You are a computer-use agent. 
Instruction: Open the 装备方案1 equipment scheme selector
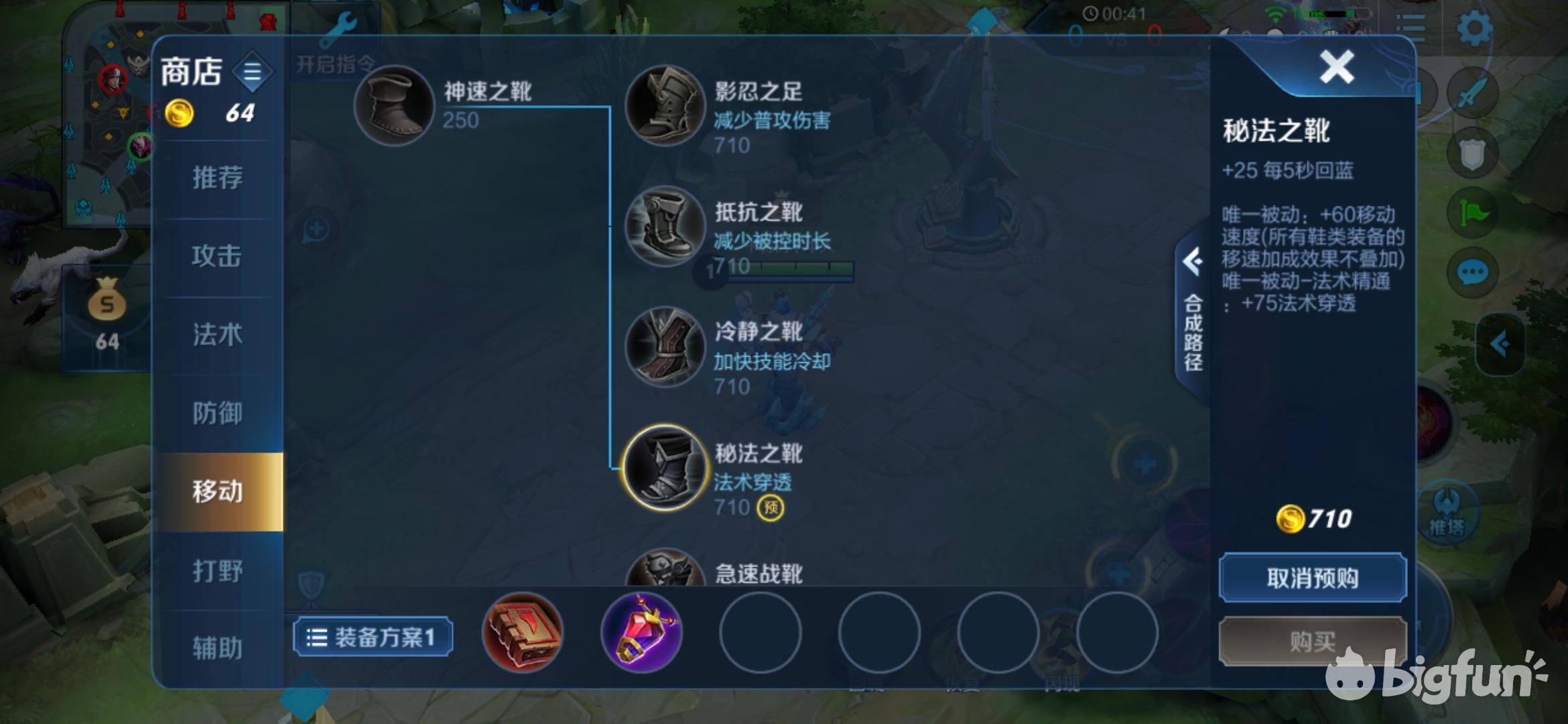pyautogui.click(x=373, y=638)
